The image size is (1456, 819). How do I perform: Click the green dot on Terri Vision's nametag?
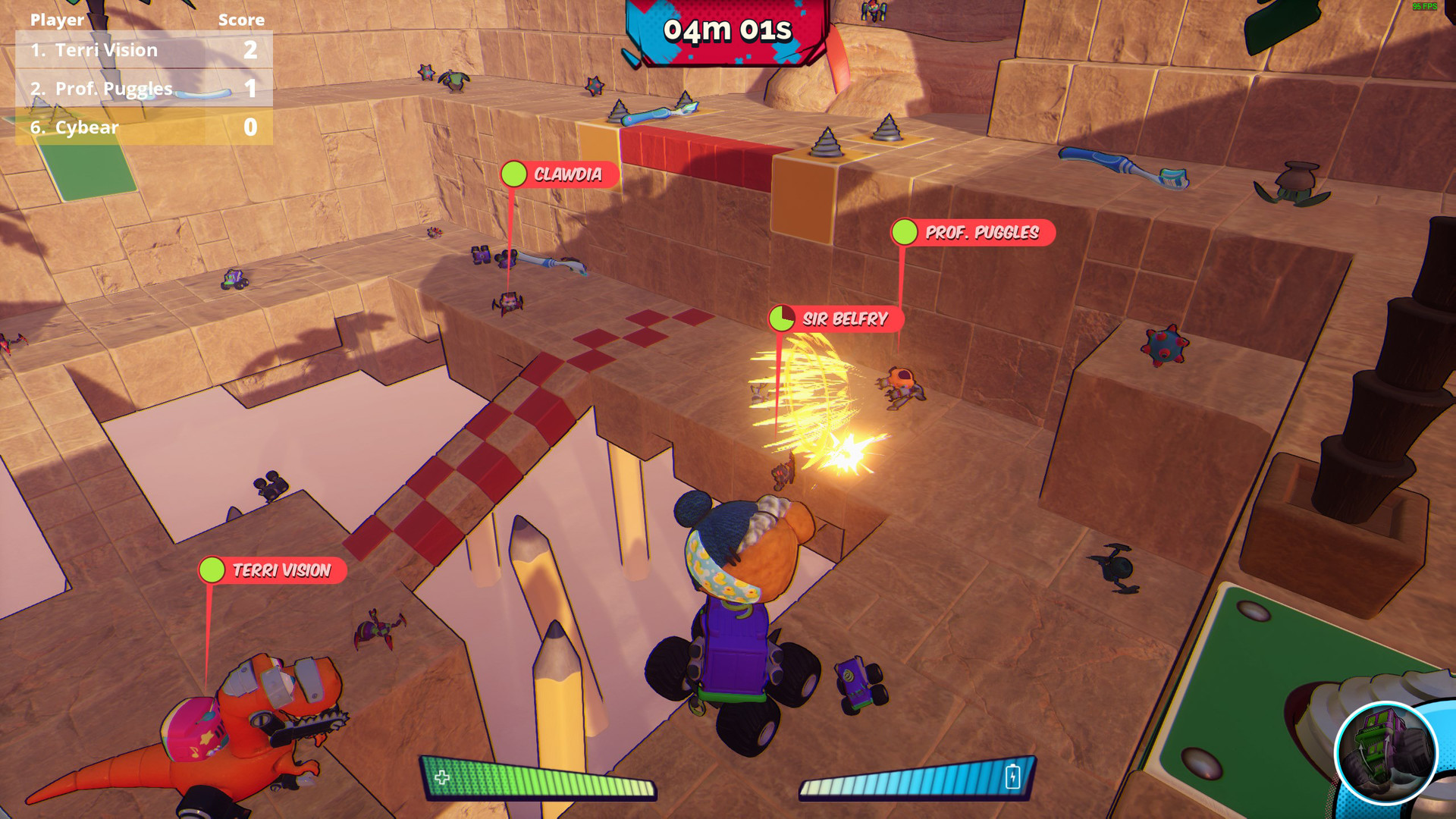click(213, 571)
